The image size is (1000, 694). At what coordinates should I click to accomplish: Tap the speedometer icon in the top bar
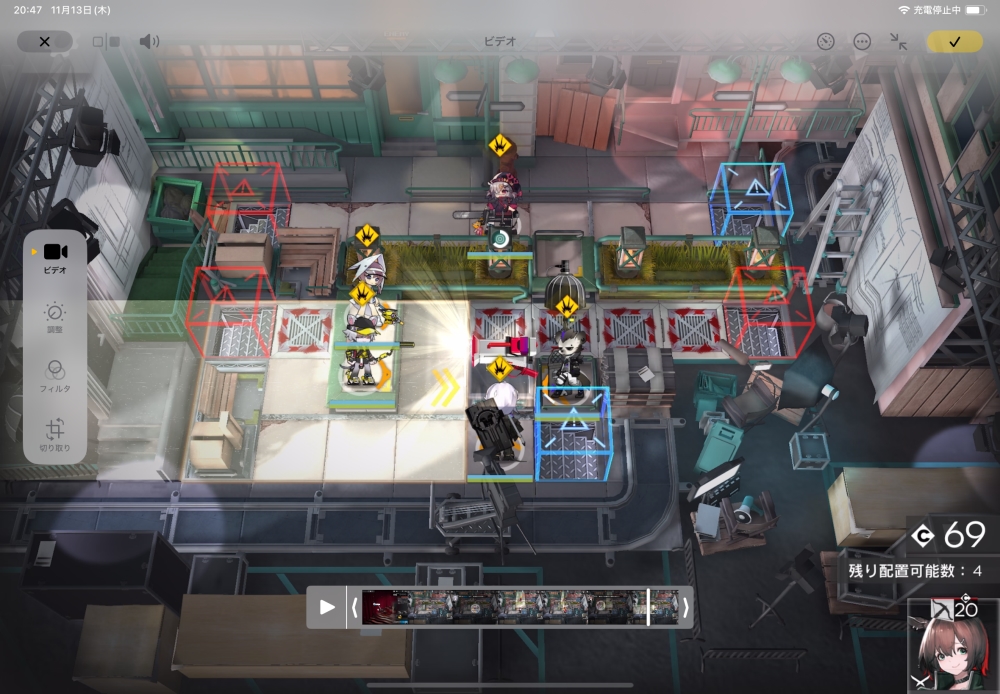825,42
